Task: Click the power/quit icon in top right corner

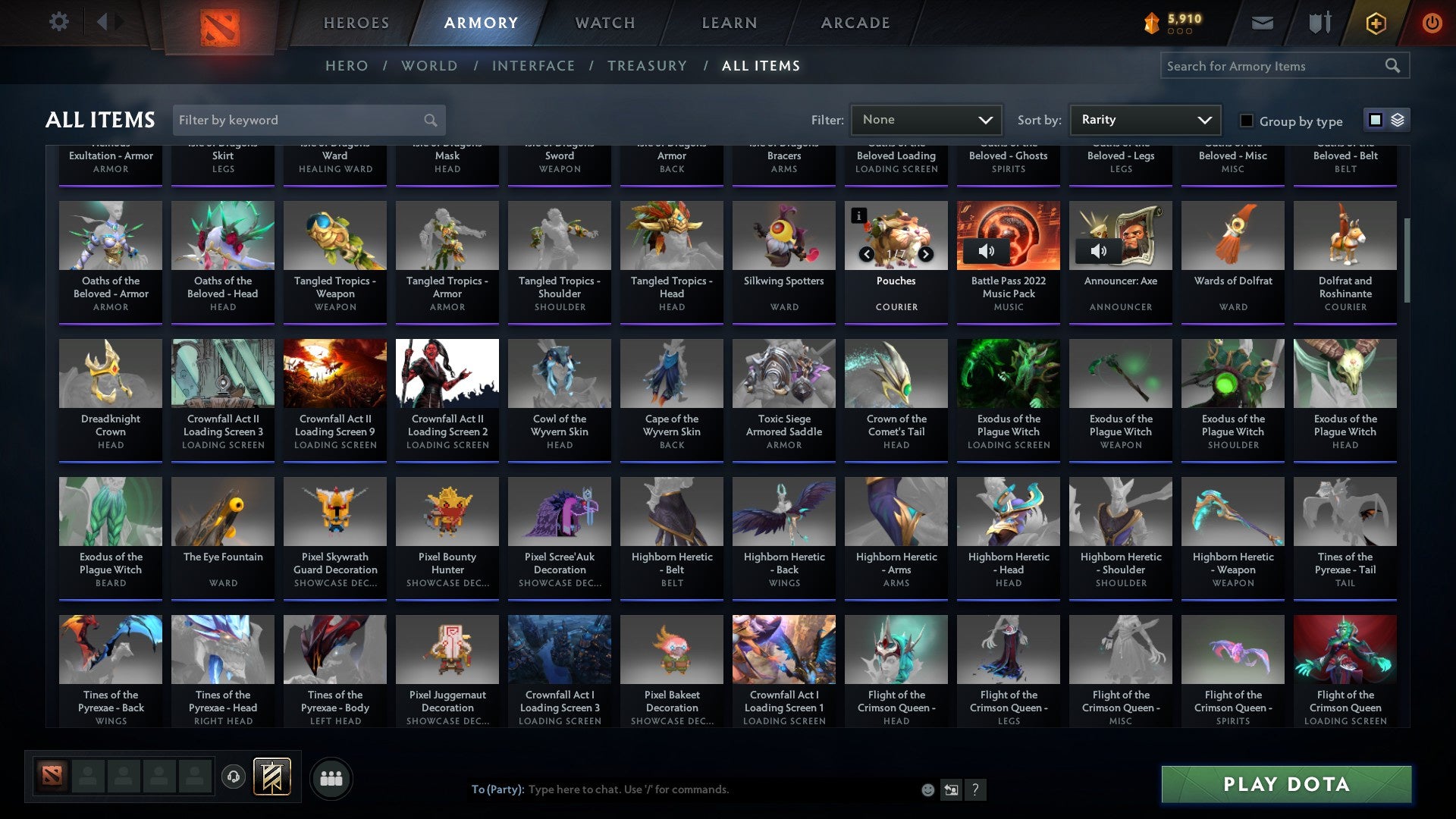Action: (1432, 23)
